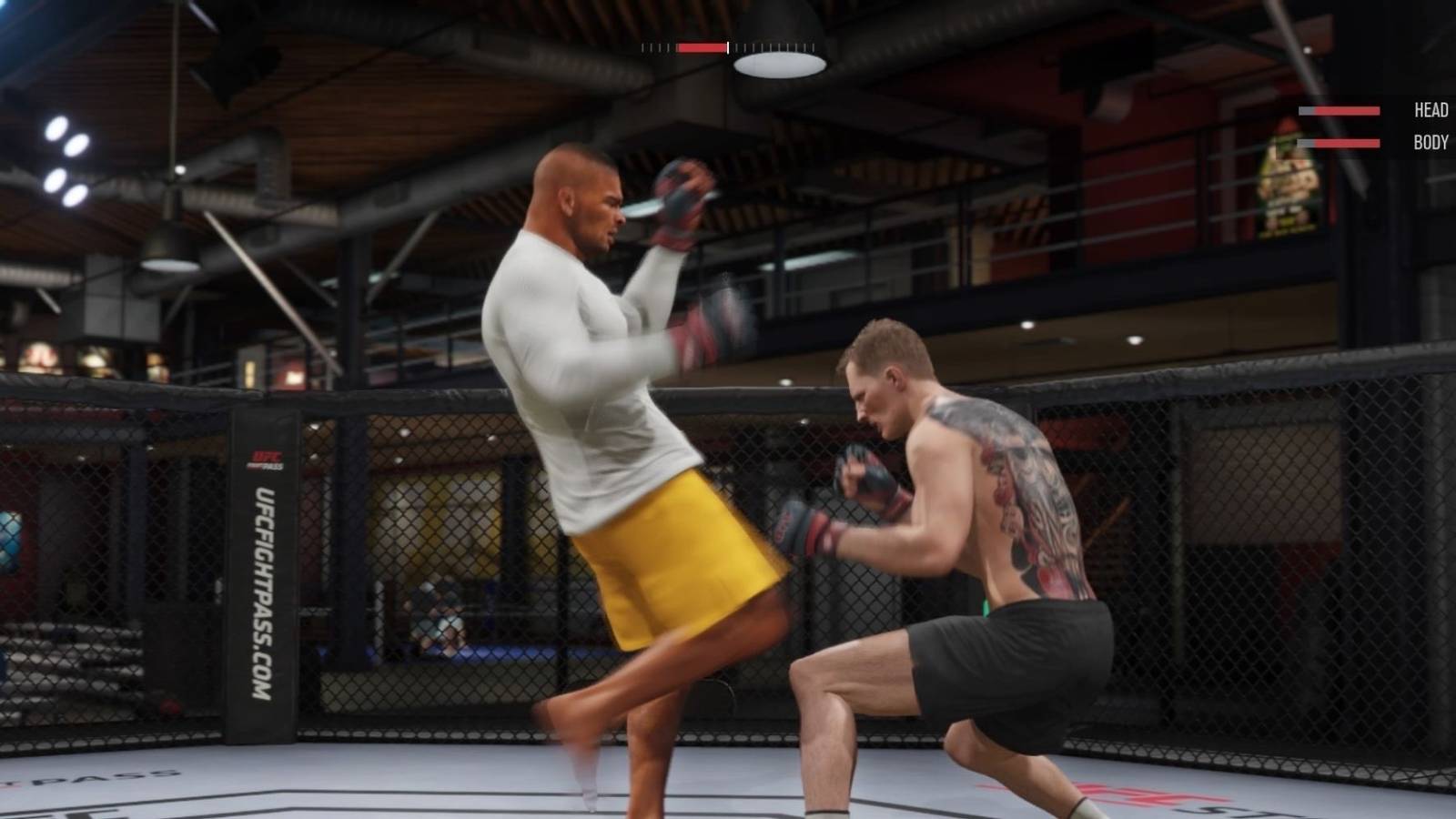1456x819 pixels.
Task: Click the UFCFIGHTPASS.COM text on the post pad
Action: tap(264, 591)
